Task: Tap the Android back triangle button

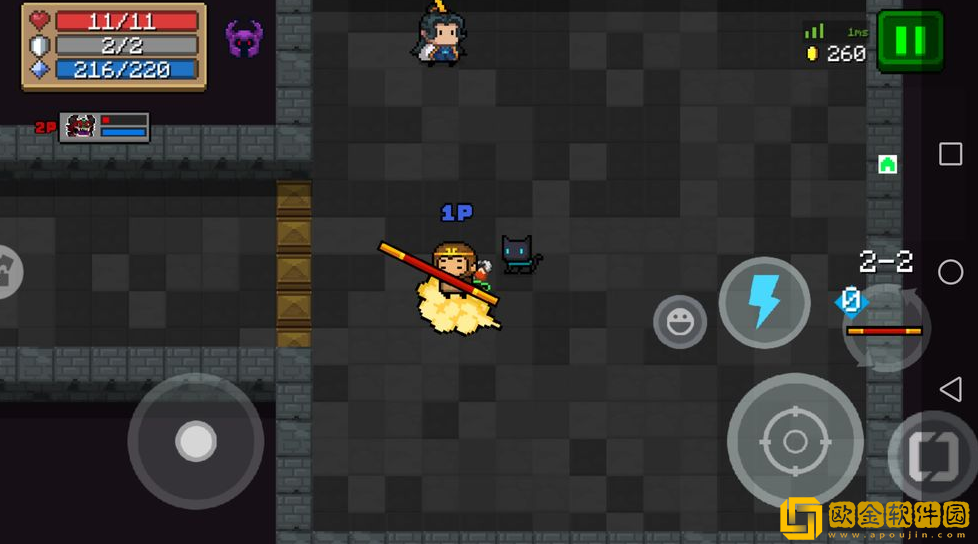Action: coord(950,389)
